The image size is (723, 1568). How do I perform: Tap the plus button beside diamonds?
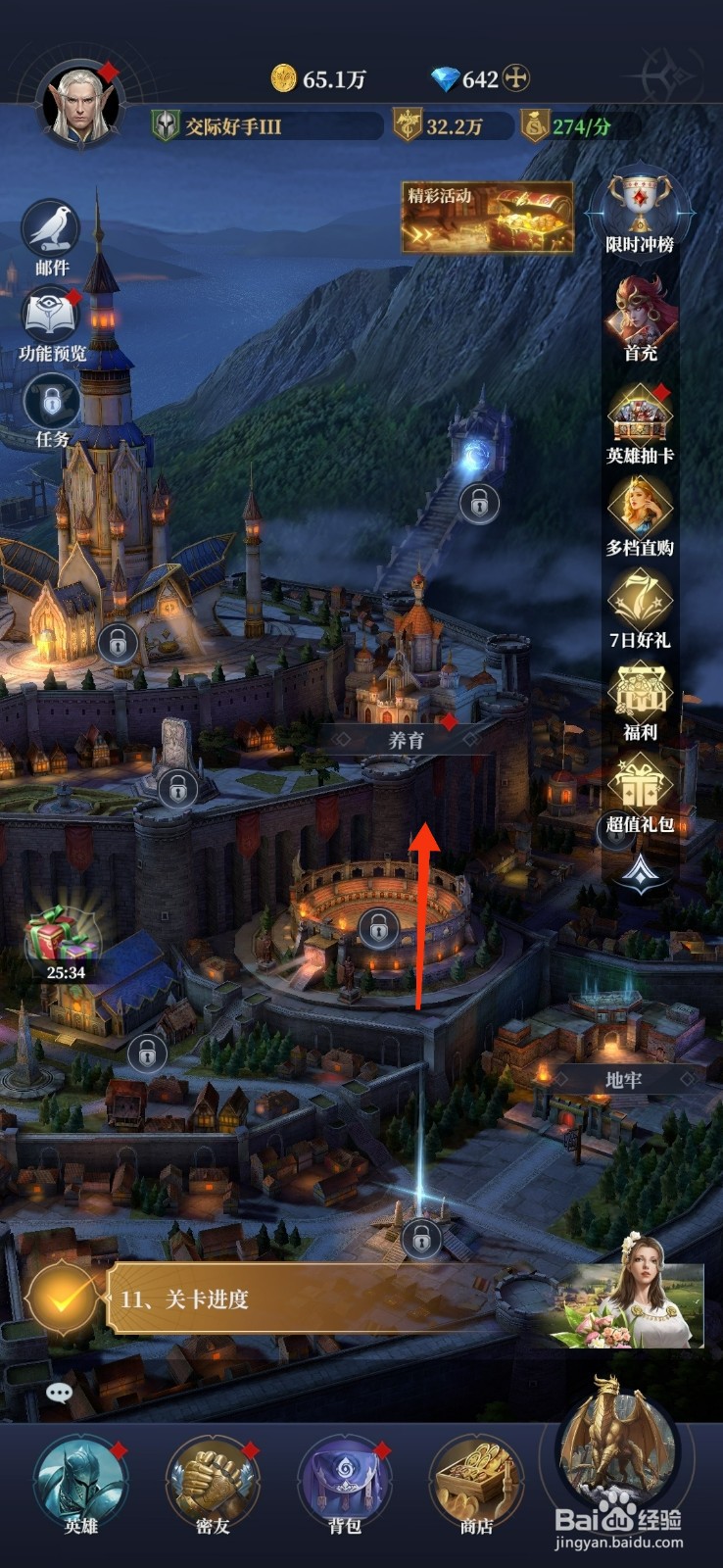point(516,78)
